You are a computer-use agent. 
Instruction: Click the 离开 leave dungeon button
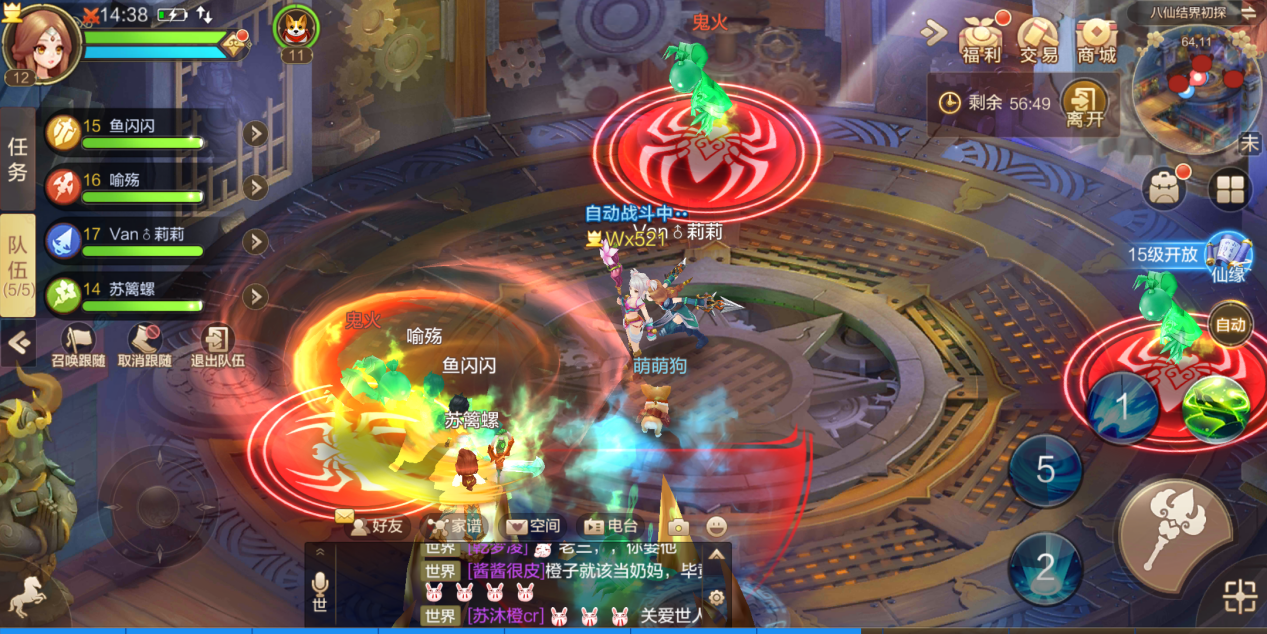(x=1084, y=104)
